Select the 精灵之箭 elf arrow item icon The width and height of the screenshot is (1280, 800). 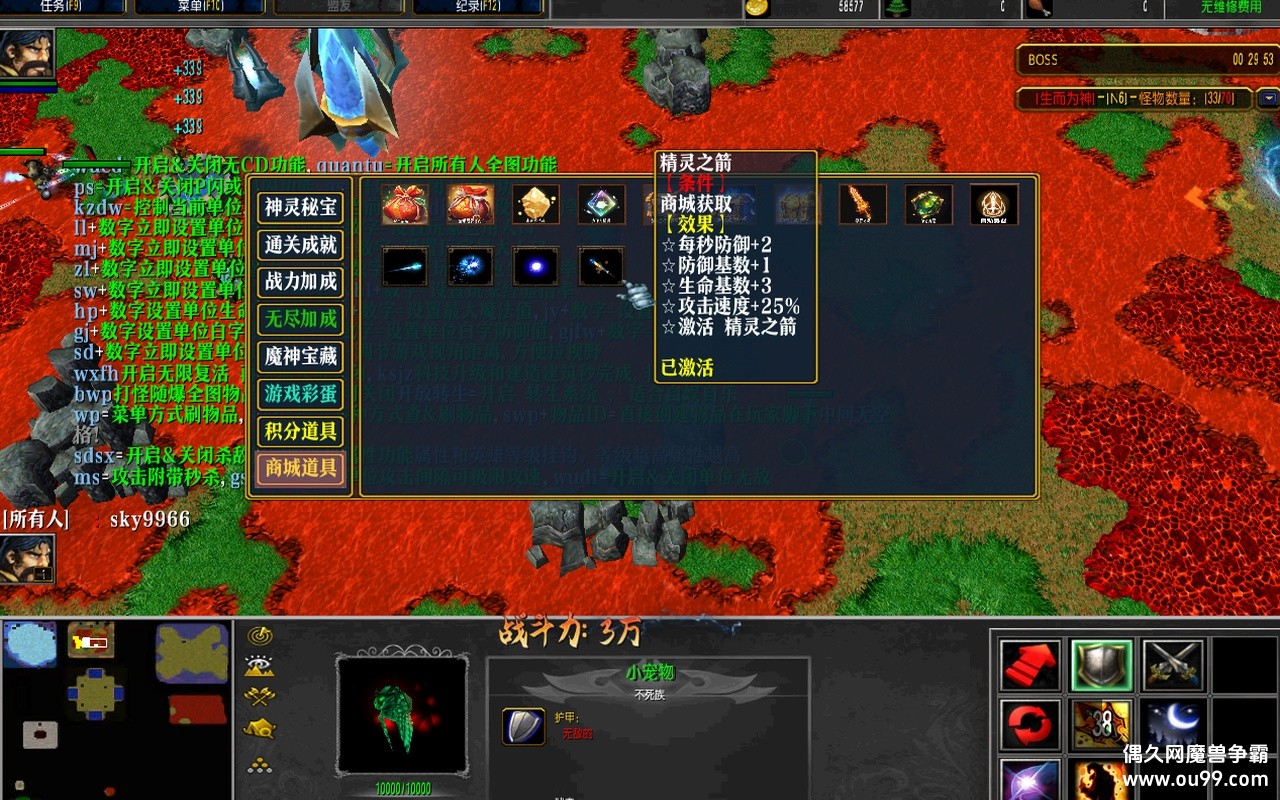coord(600,265)
